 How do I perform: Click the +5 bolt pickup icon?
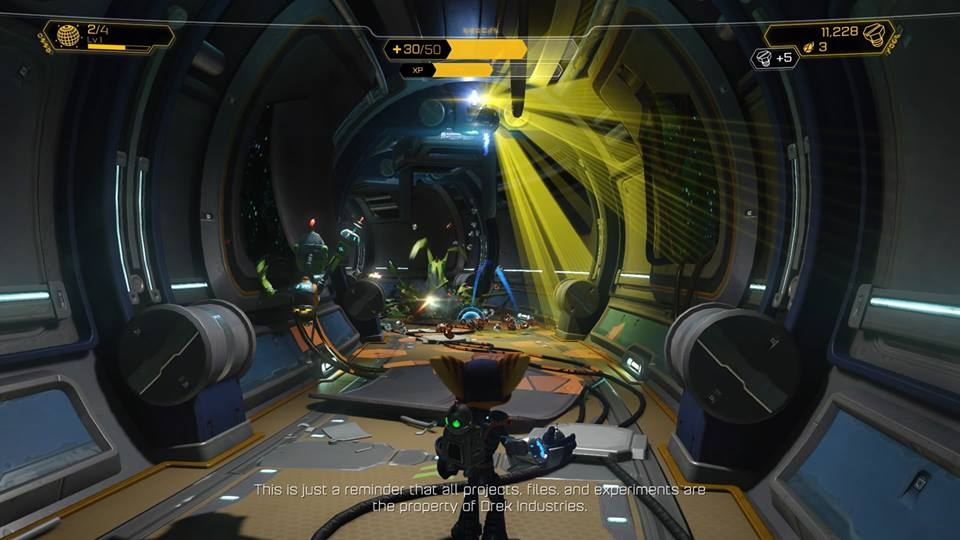(x=762, y=58)
